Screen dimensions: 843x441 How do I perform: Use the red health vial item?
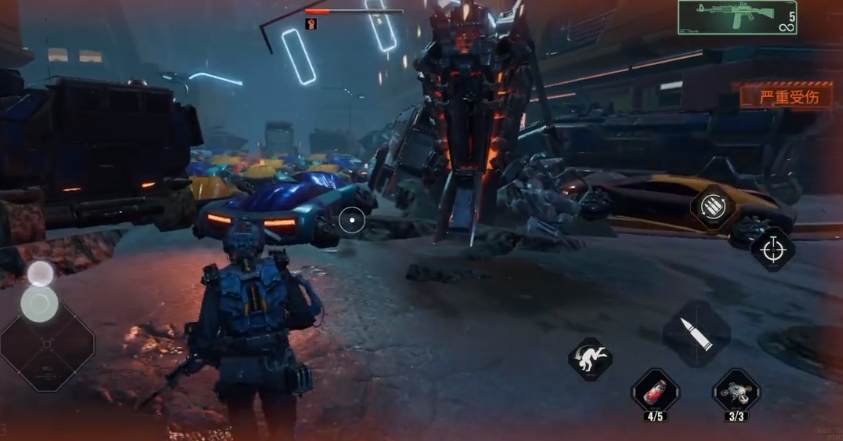tap(655, 389)
